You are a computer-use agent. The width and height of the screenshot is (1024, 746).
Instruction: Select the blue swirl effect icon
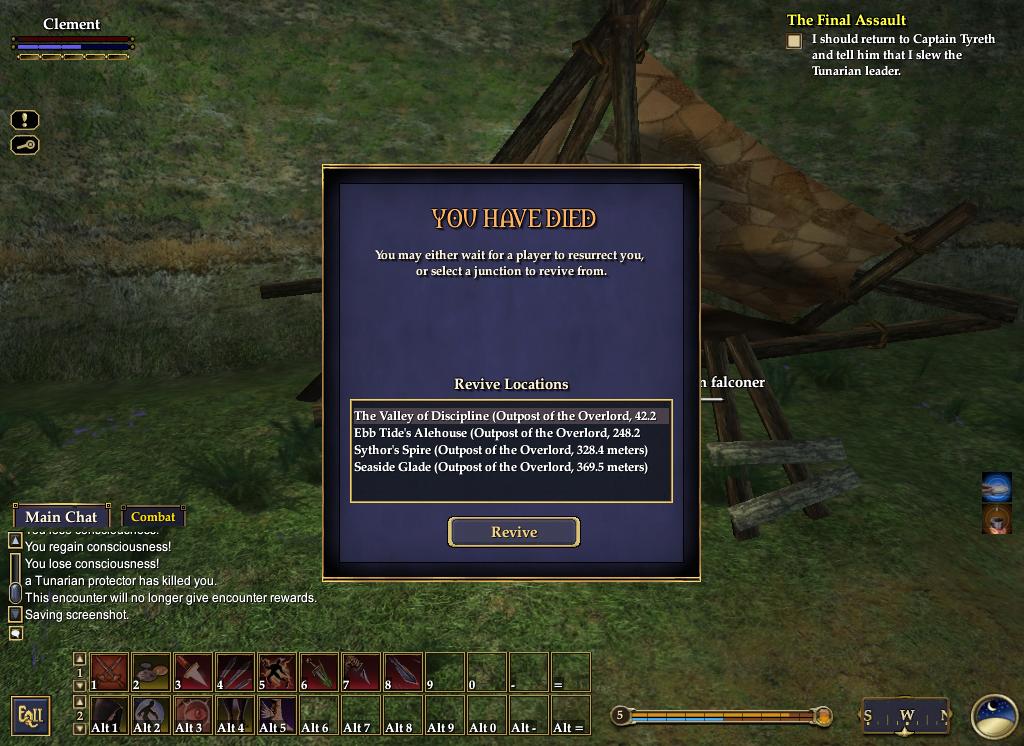pos(997,487)
